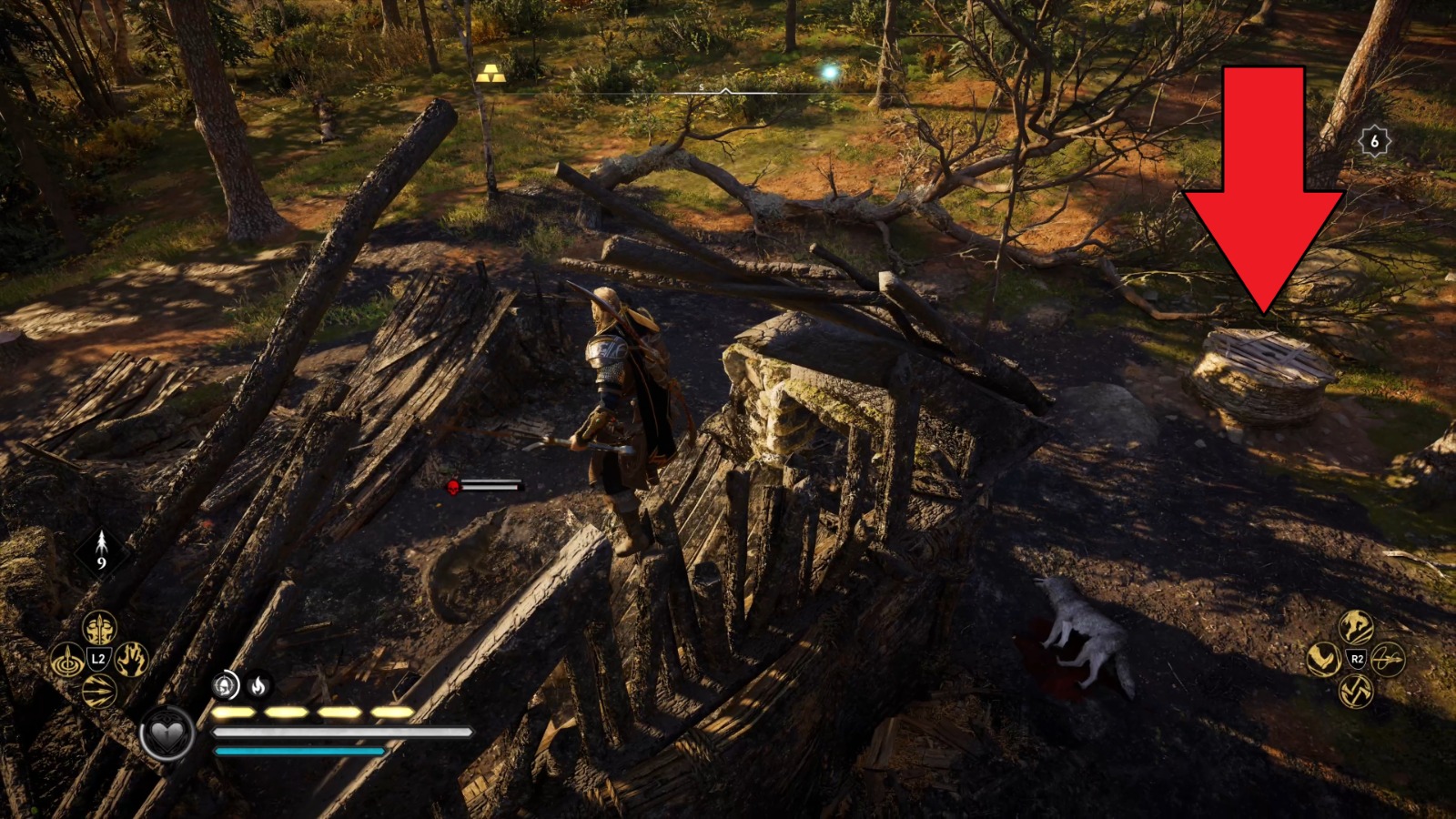Select the rune weapon icon below R2
The height and width of the screenshot is (819, 1456).
pos(1355,691)
